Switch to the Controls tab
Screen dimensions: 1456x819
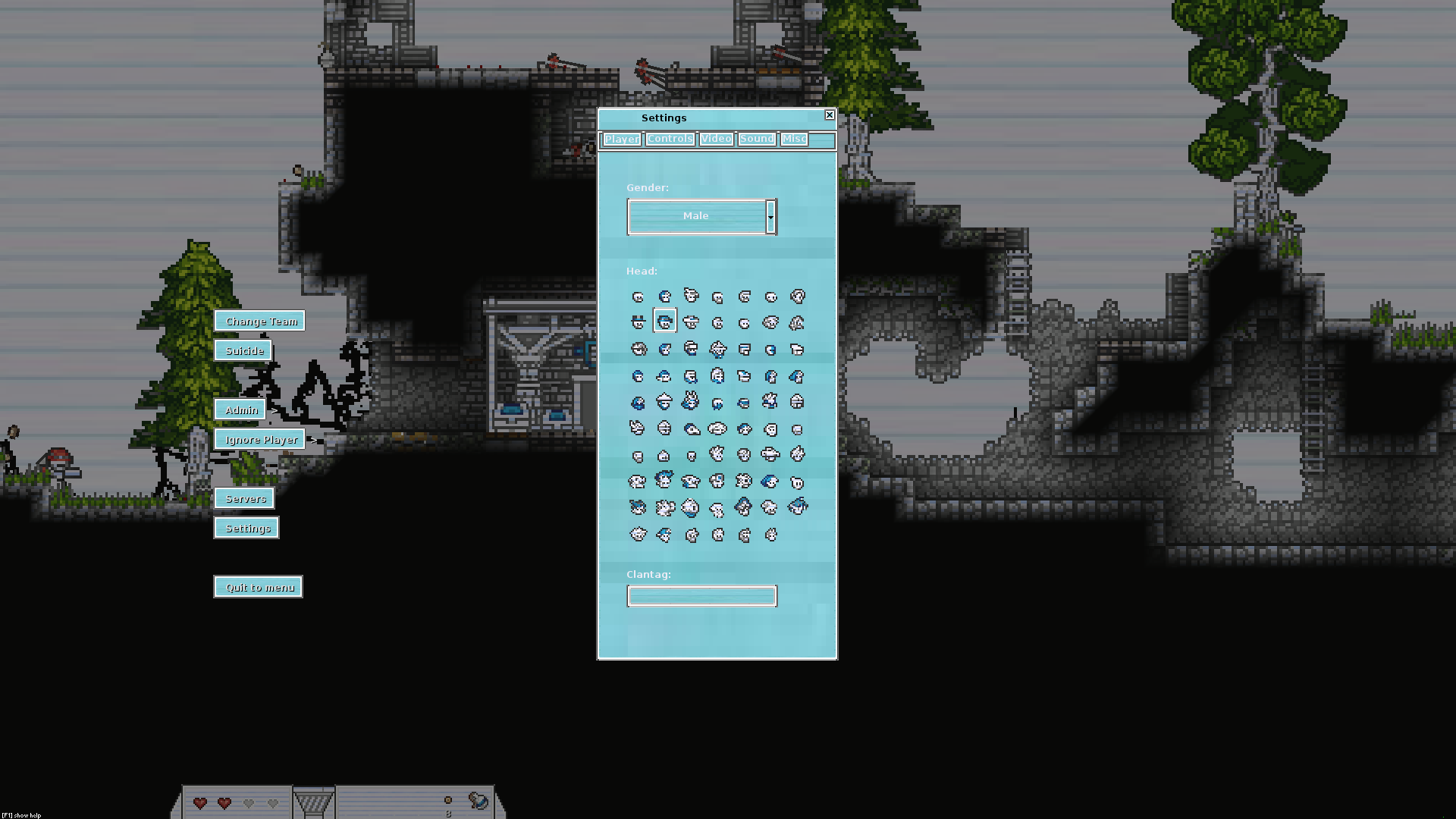pyautogui.click(x=670, y=139)
